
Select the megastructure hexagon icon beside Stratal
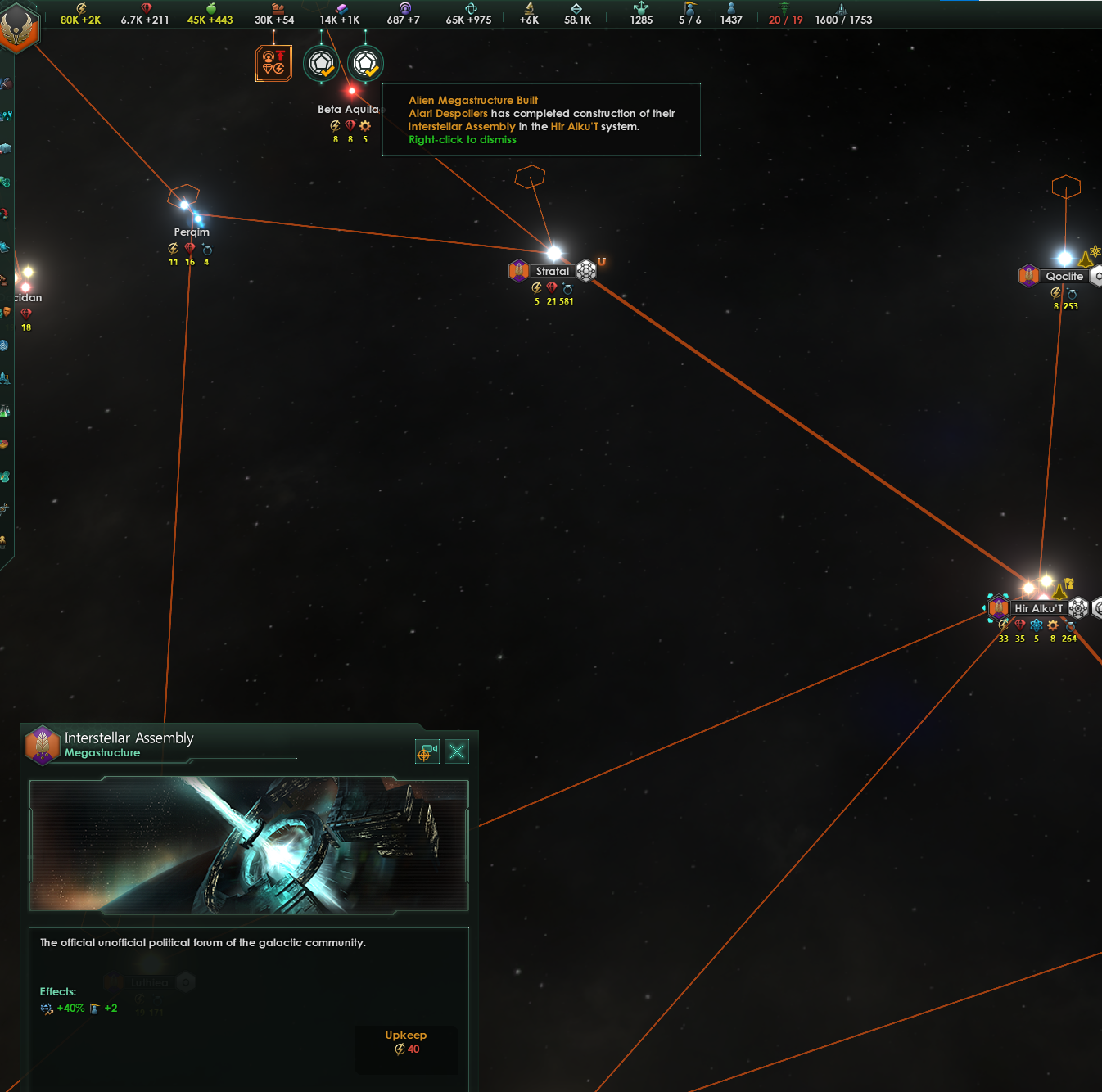[585, 270]
